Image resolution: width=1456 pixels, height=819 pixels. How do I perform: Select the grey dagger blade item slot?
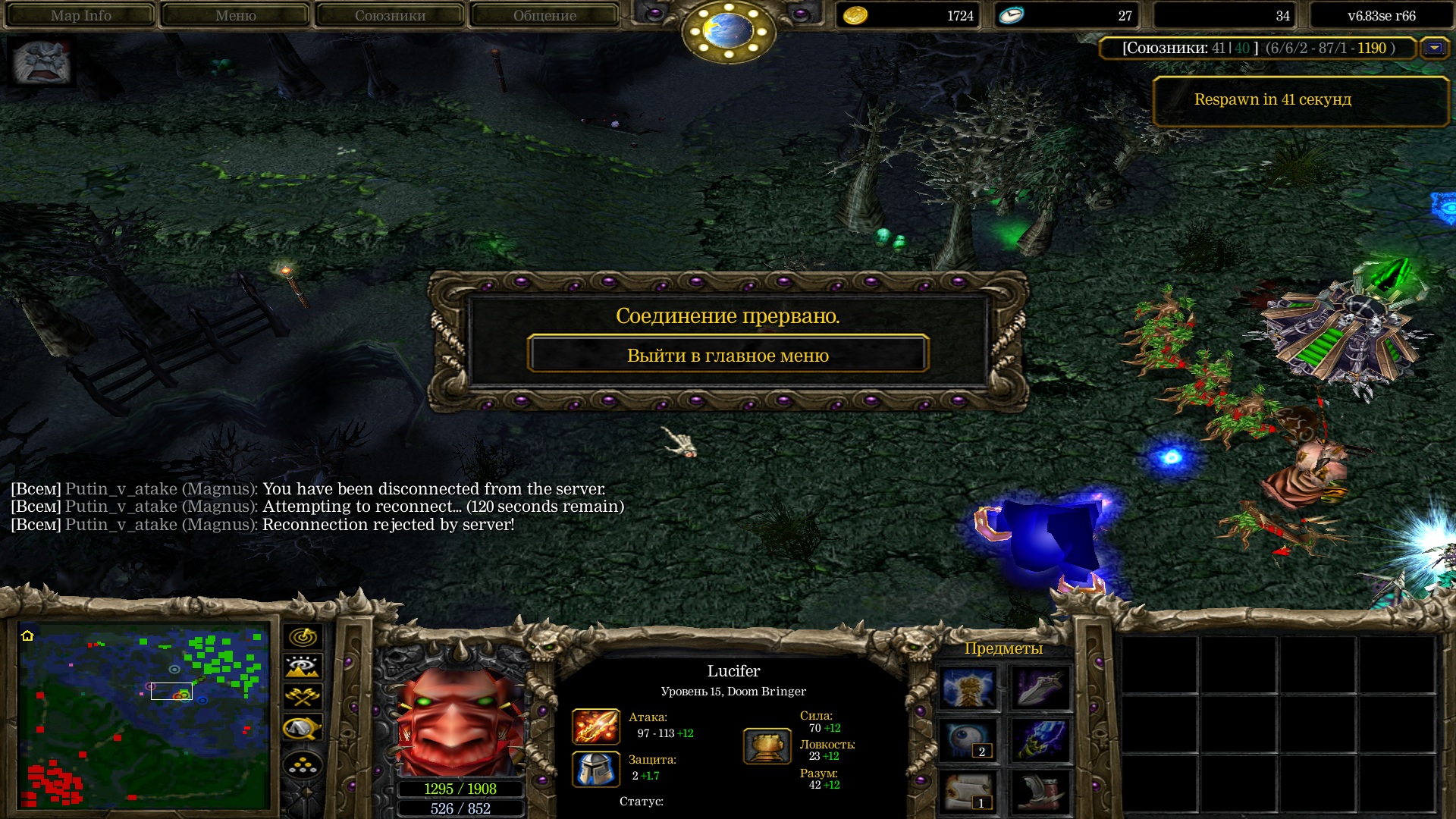coord(1040,688)
